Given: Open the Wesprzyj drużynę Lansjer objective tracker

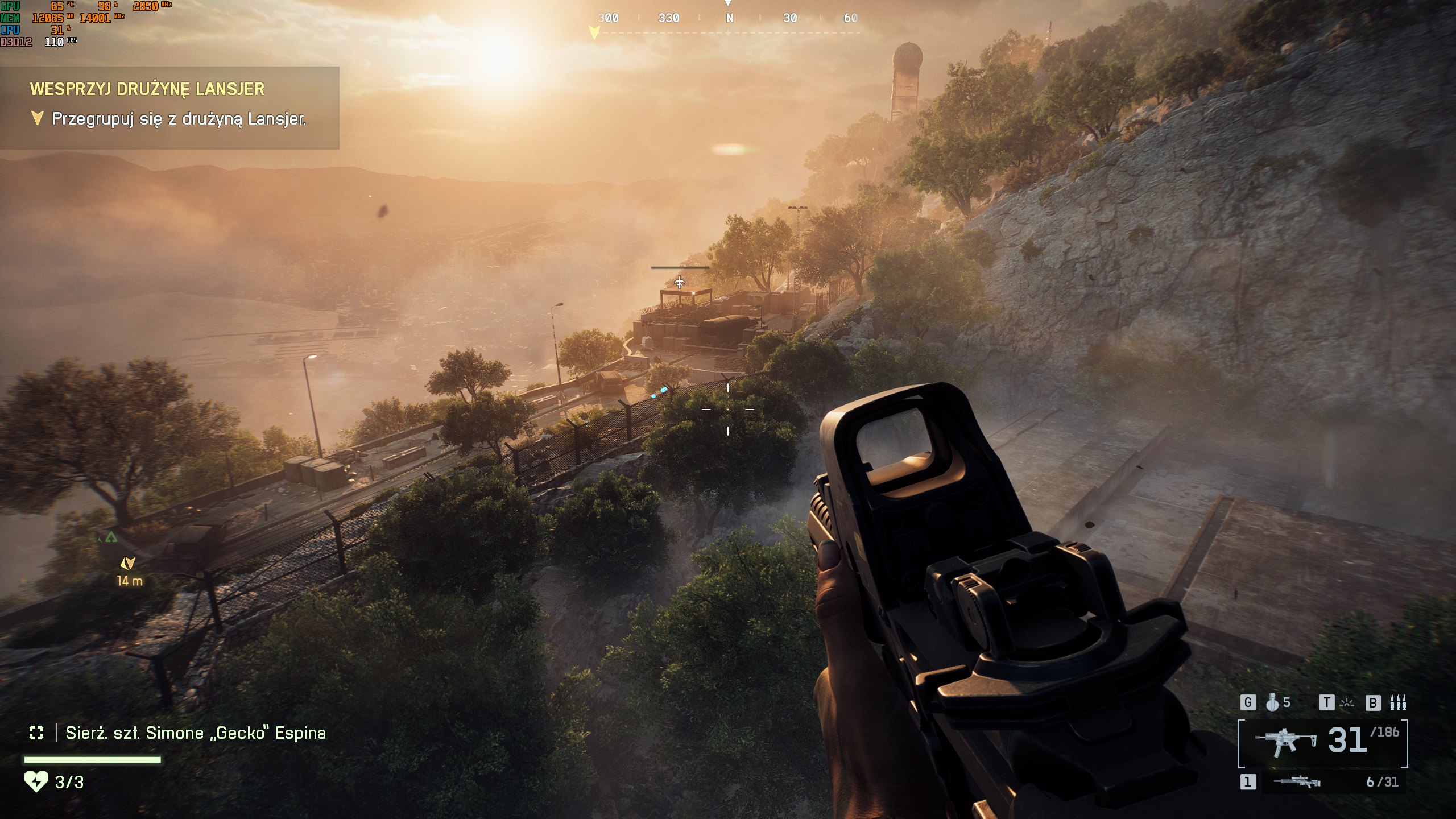Looking at the screenshot, I should (169, 107).
